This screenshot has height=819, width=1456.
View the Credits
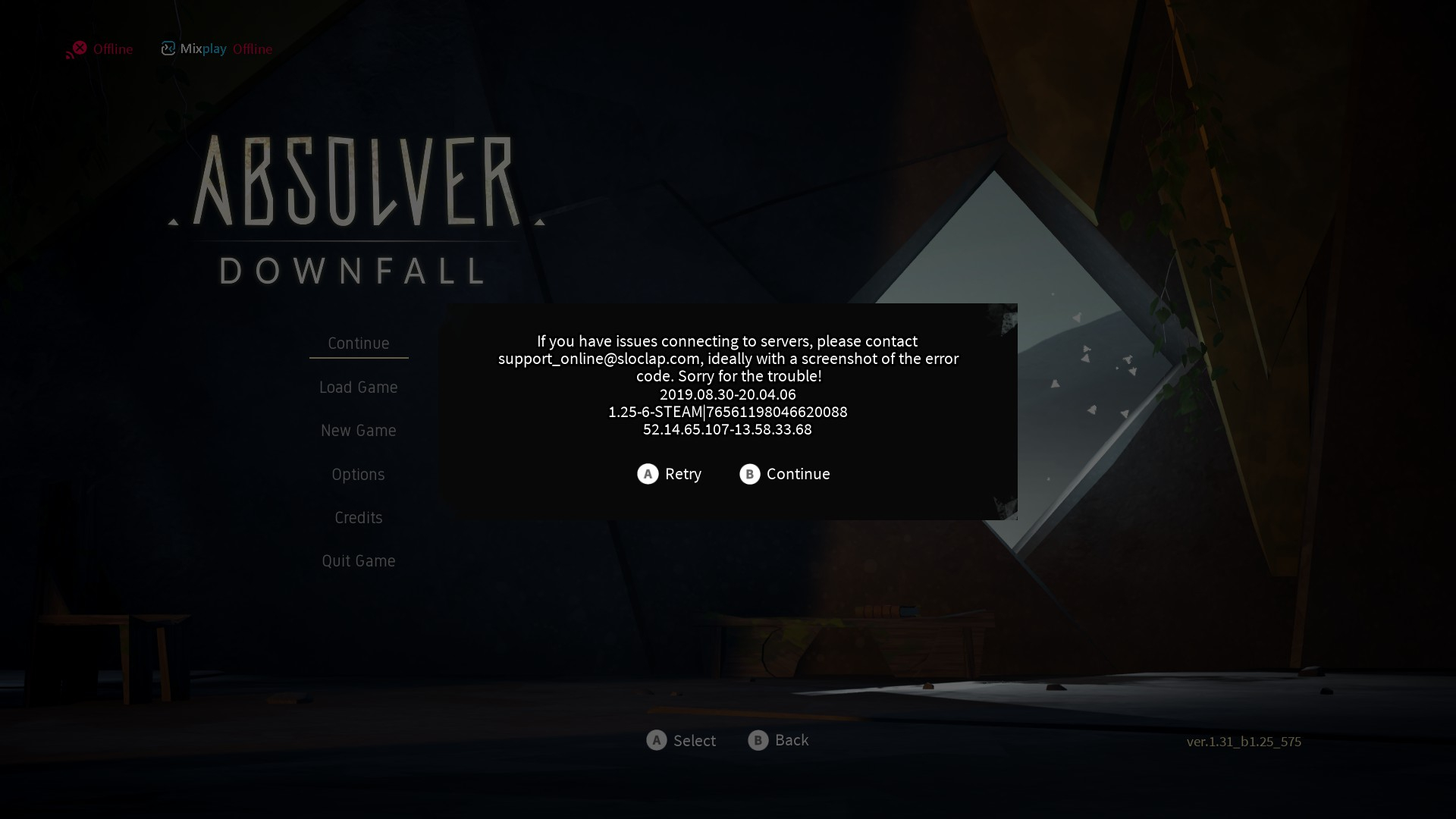coord(358,518)
